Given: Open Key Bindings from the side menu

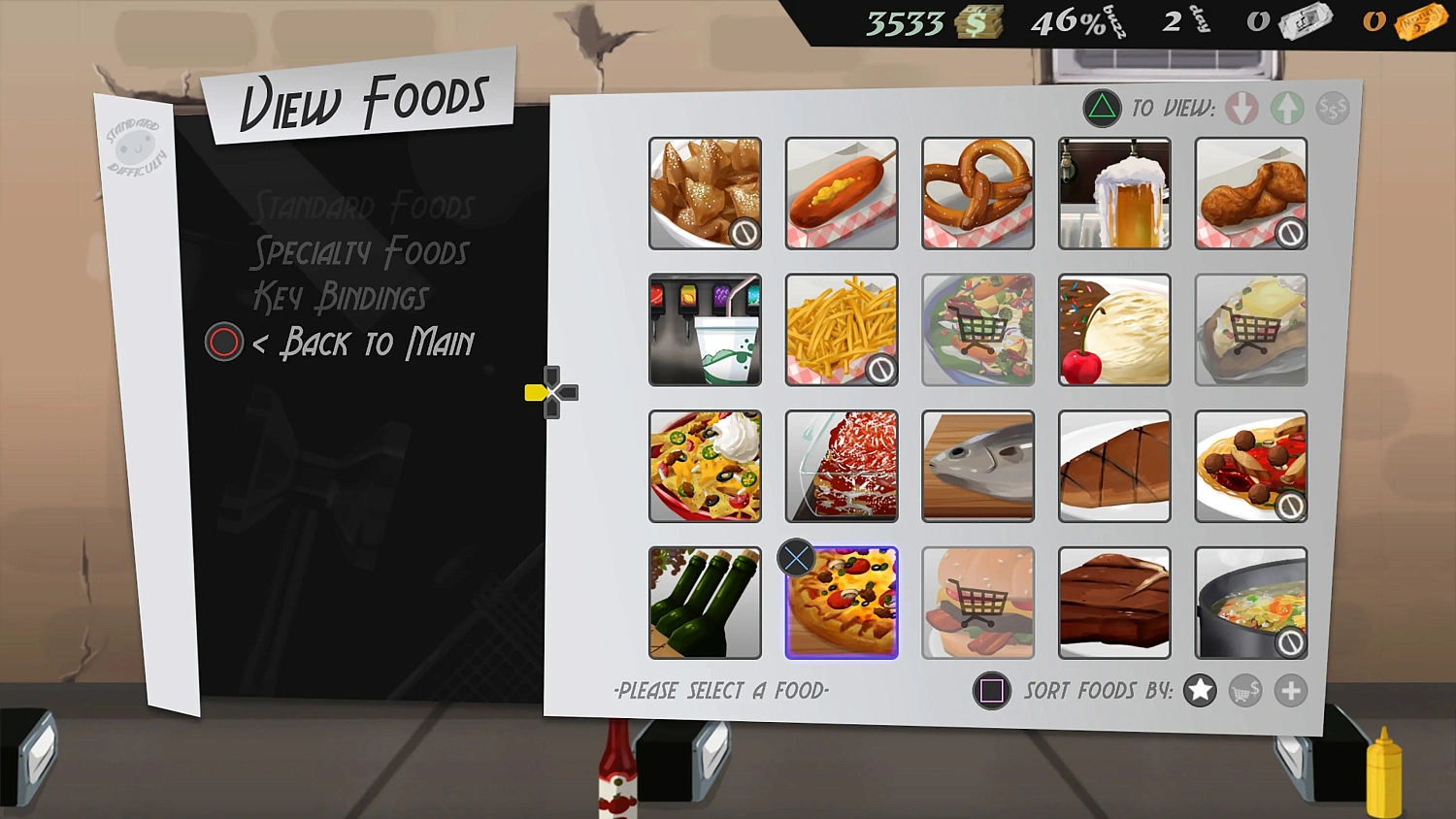Looking at the screenshot, I should (x=342, y=297).
